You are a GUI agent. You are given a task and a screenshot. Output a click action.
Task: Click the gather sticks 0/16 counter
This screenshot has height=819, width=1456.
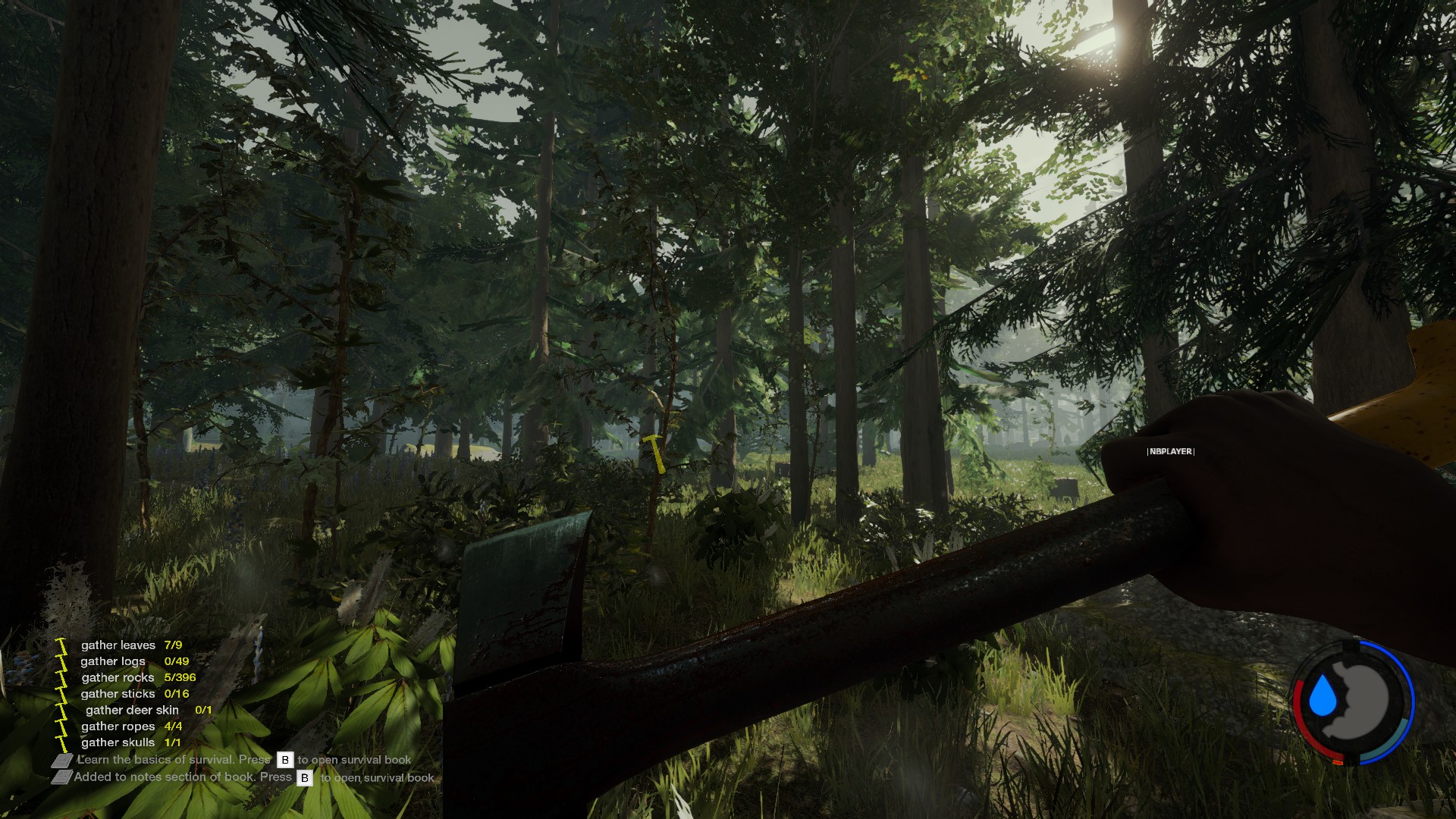[177, 694]
